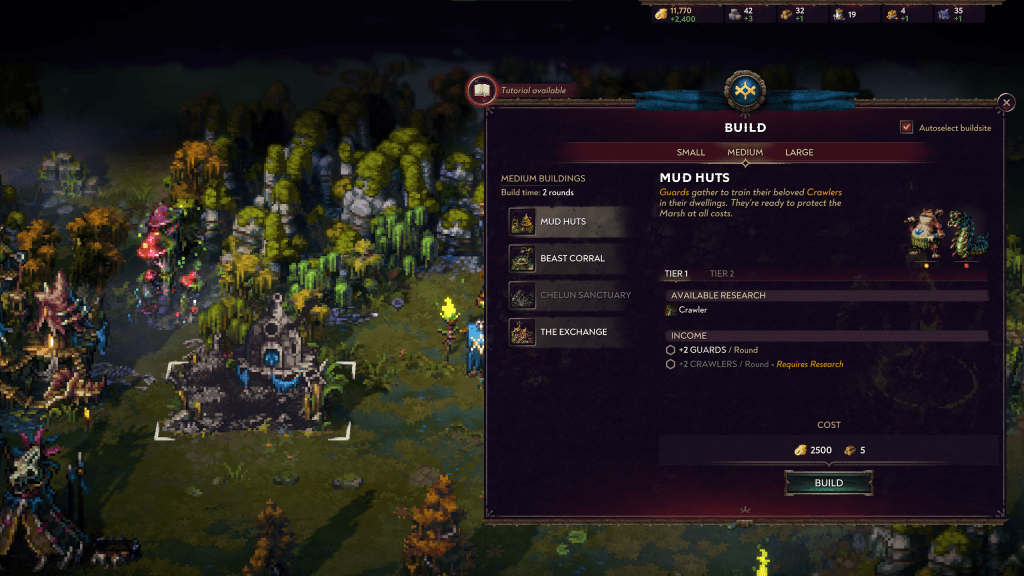Toggle the Autoselect buildsite checkbox
The width and height of the screenshot is (1024, 576).
tap(907, 128)
